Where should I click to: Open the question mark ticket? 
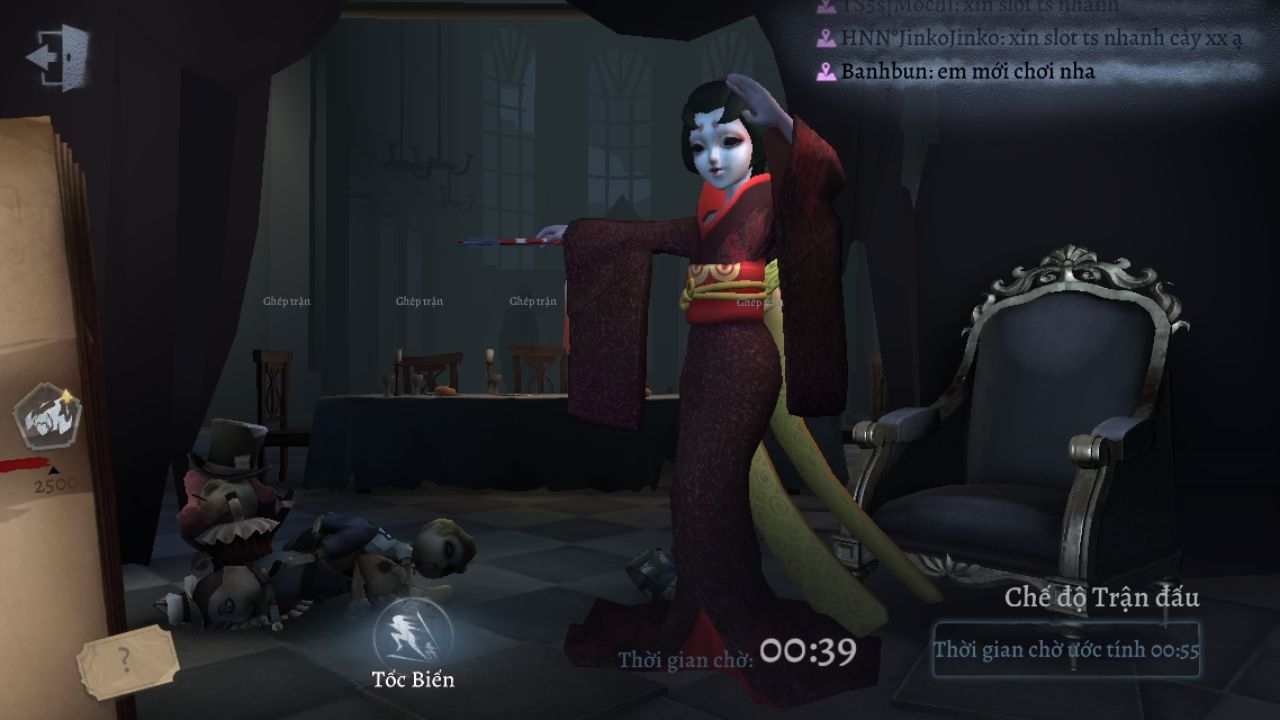(125, 660)
